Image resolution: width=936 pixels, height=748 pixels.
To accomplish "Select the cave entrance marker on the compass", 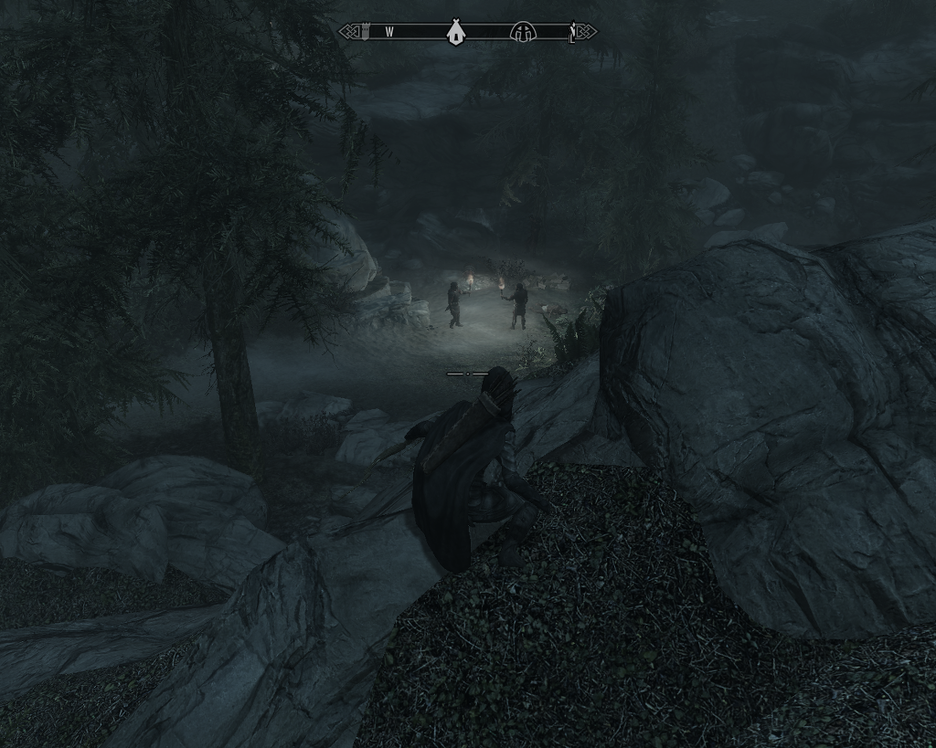I will pos(521,32).
